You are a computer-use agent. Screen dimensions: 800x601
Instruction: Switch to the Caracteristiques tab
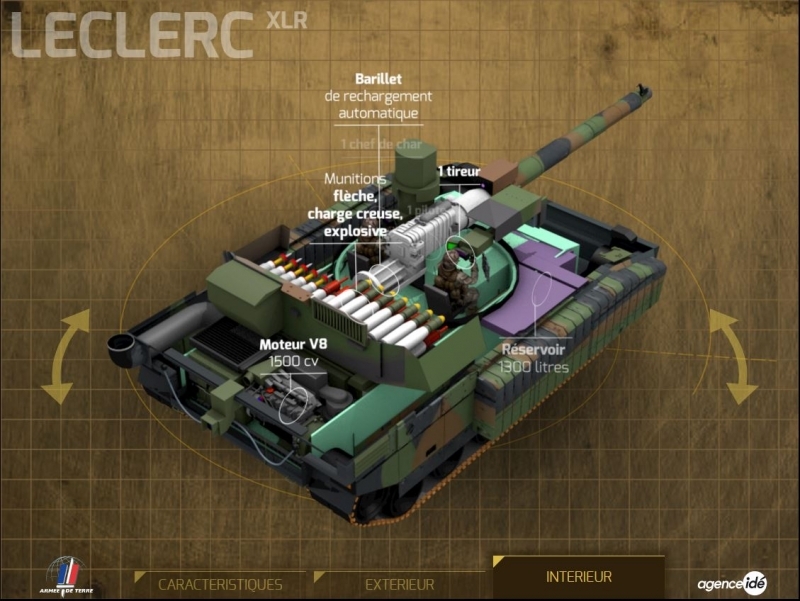click(x=220, y=584)
